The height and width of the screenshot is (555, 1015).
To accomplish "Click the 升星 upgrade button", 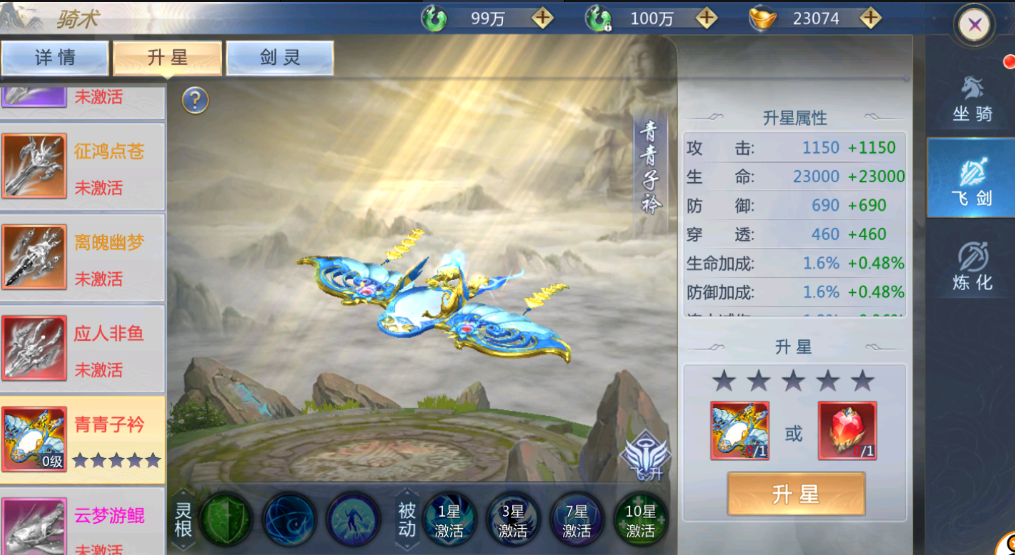I will pyautogui.click(x=795, y=494).
